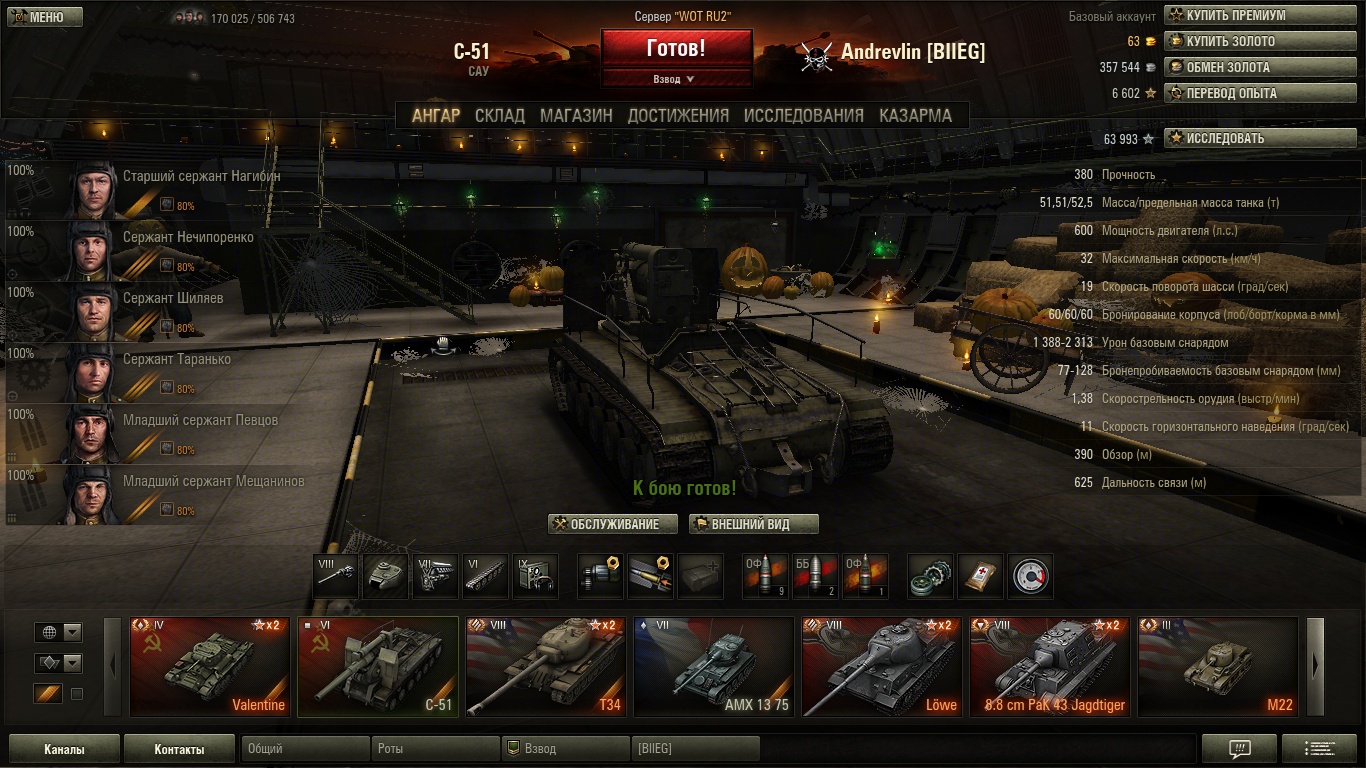Viewport: 1366px width, 768px height.
Task: Open the Каналы chat channels button
Action: point(64,749)
